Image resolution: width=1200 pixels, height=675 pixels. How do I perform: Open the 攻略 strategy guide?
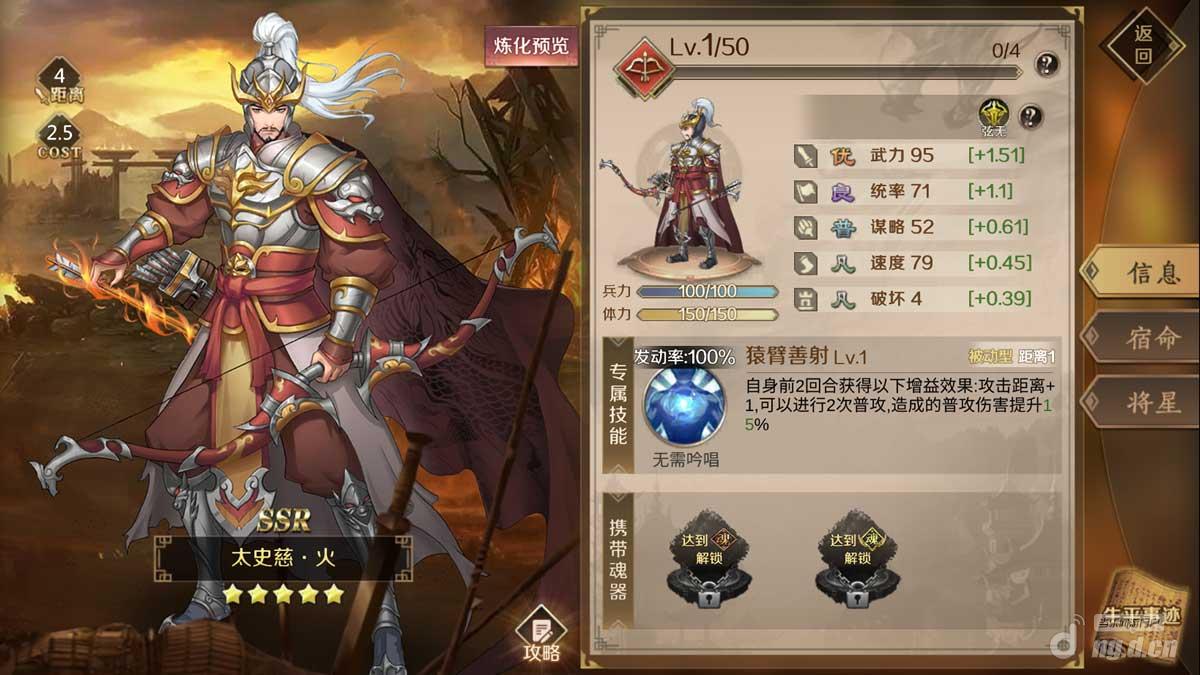pyautogui.click(x=541, y=636)
